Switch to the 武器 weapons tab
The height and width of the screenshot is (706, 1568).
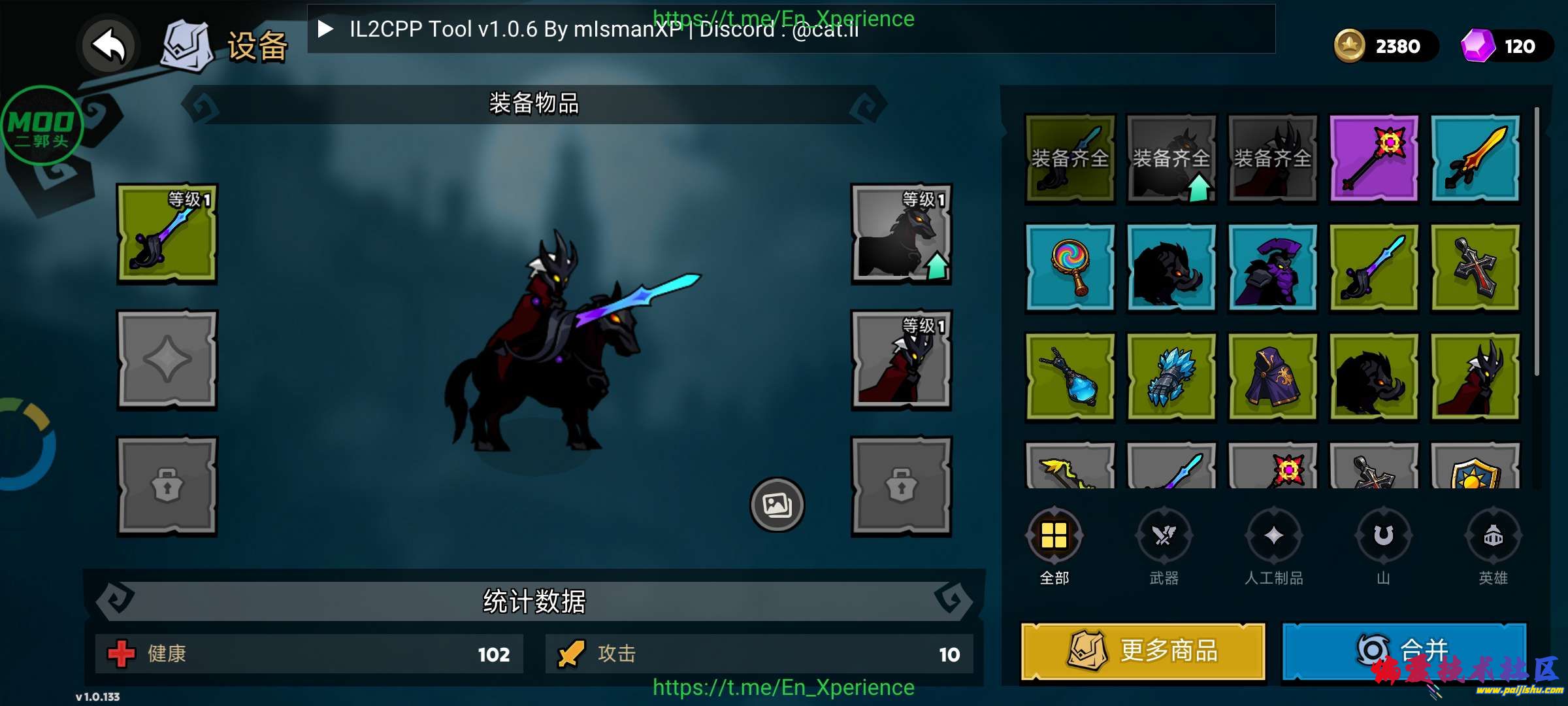(x=1164, y=536)
